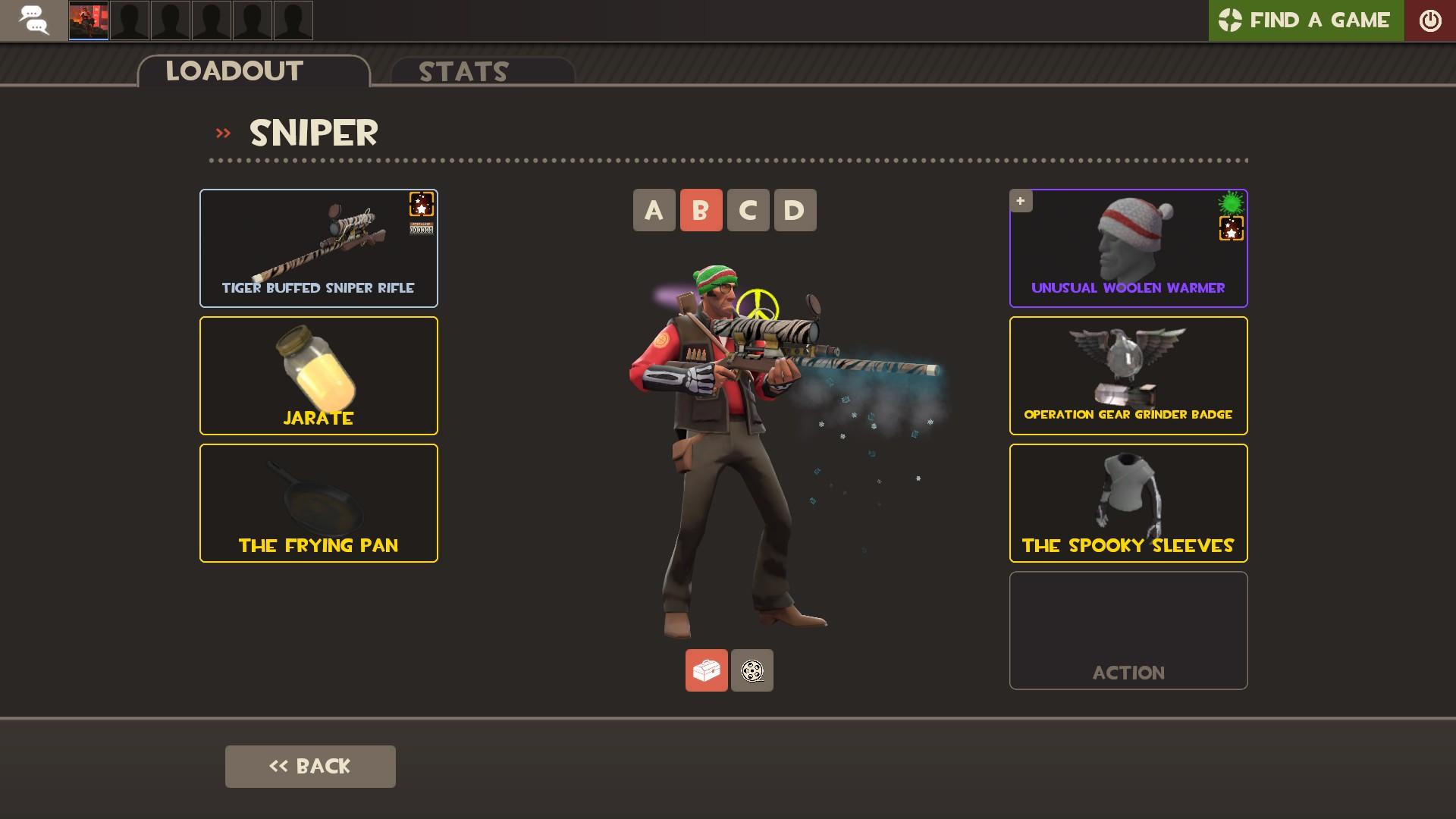Click the Back button

click(x=309, y=766)
